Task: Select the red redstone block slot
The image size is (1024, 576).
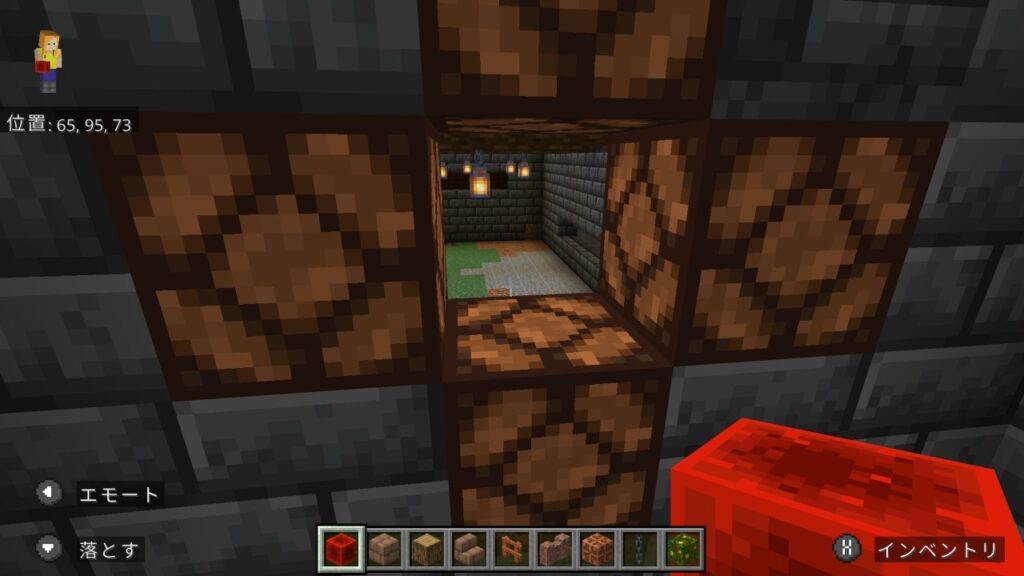Action: click(x=340, y=548)
